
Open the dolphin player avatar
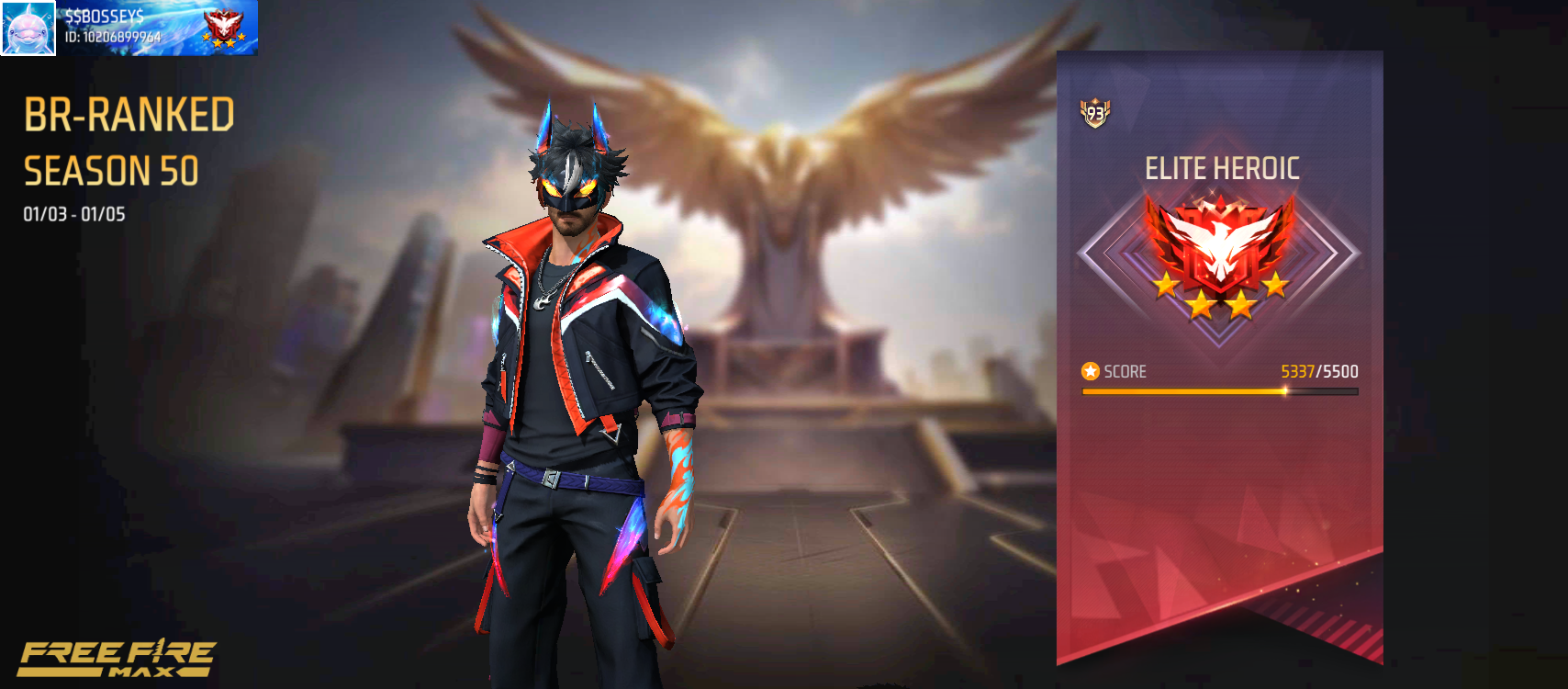pos(28,28)
